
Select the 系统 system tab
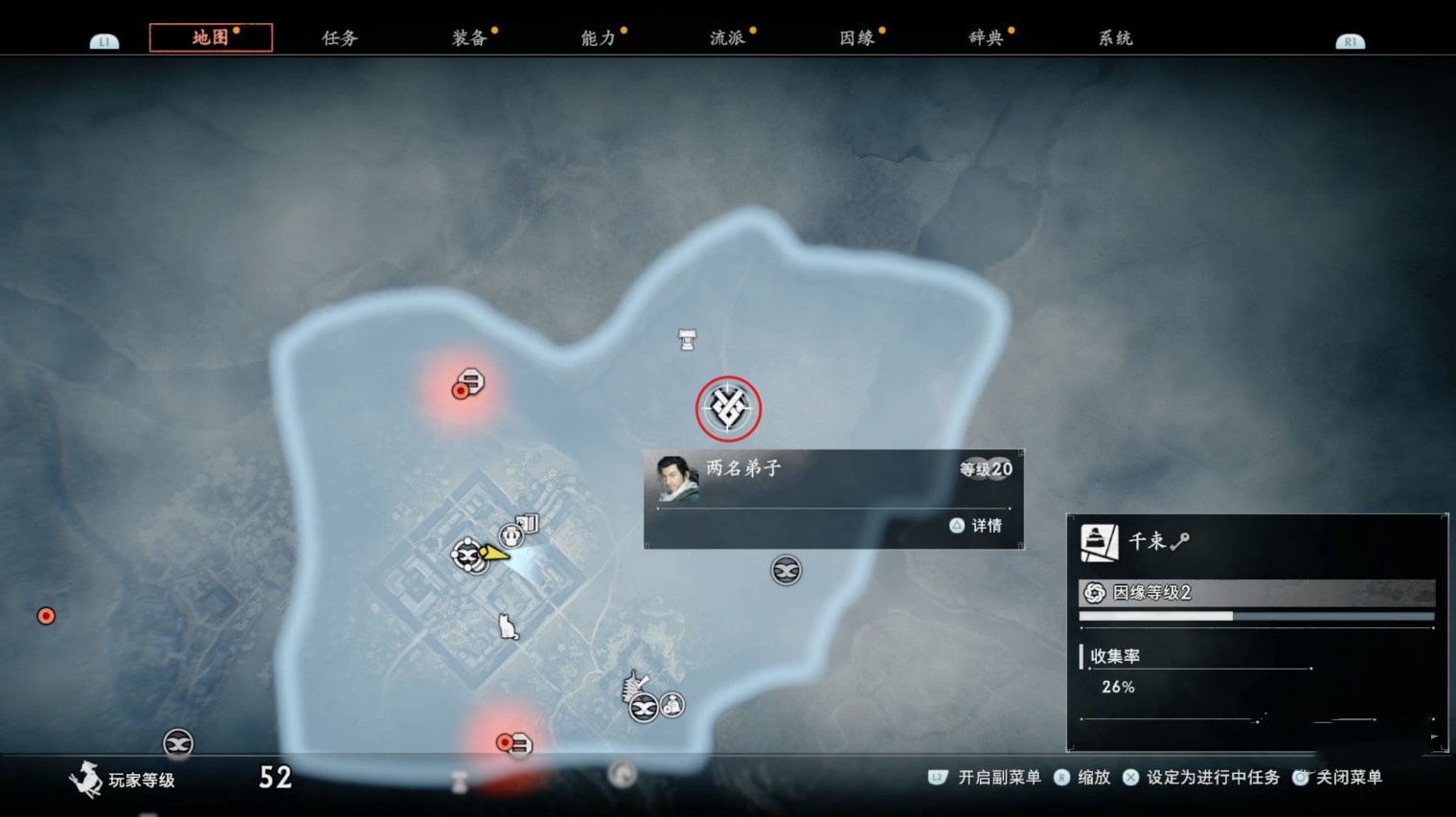[1116, 38]
